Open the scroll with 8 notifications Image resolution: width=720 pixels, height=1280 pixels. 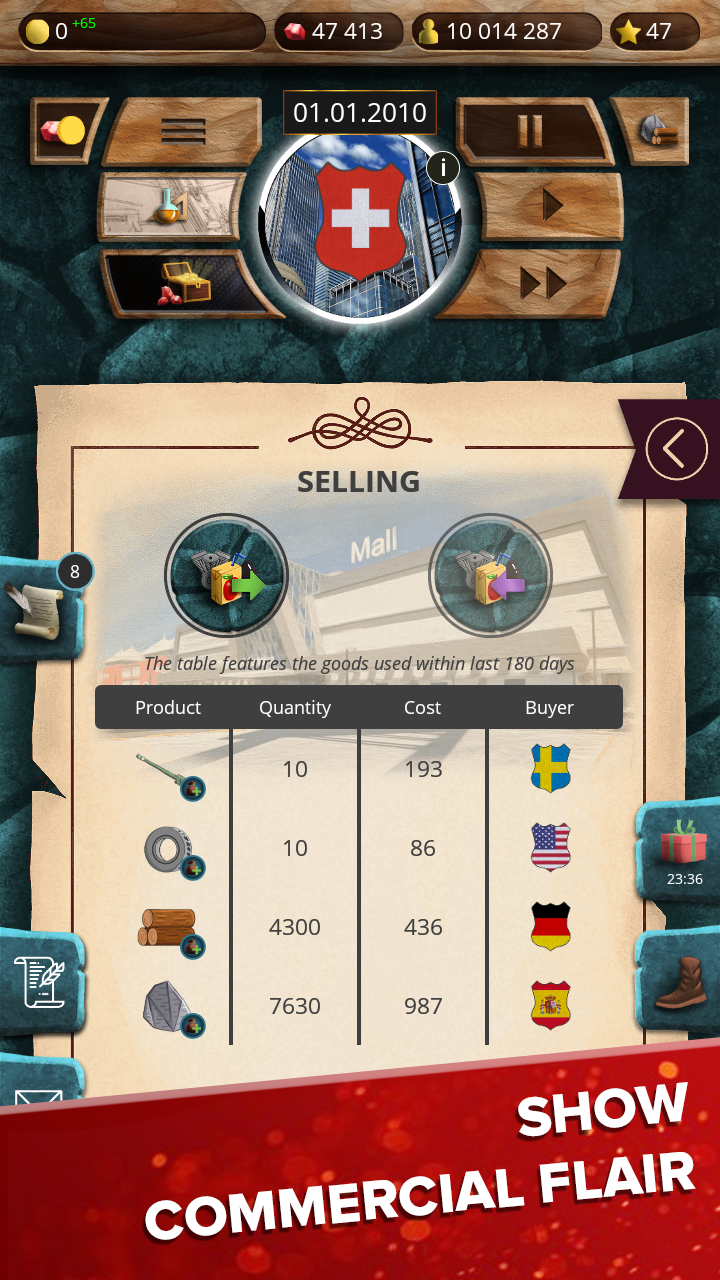40,608
